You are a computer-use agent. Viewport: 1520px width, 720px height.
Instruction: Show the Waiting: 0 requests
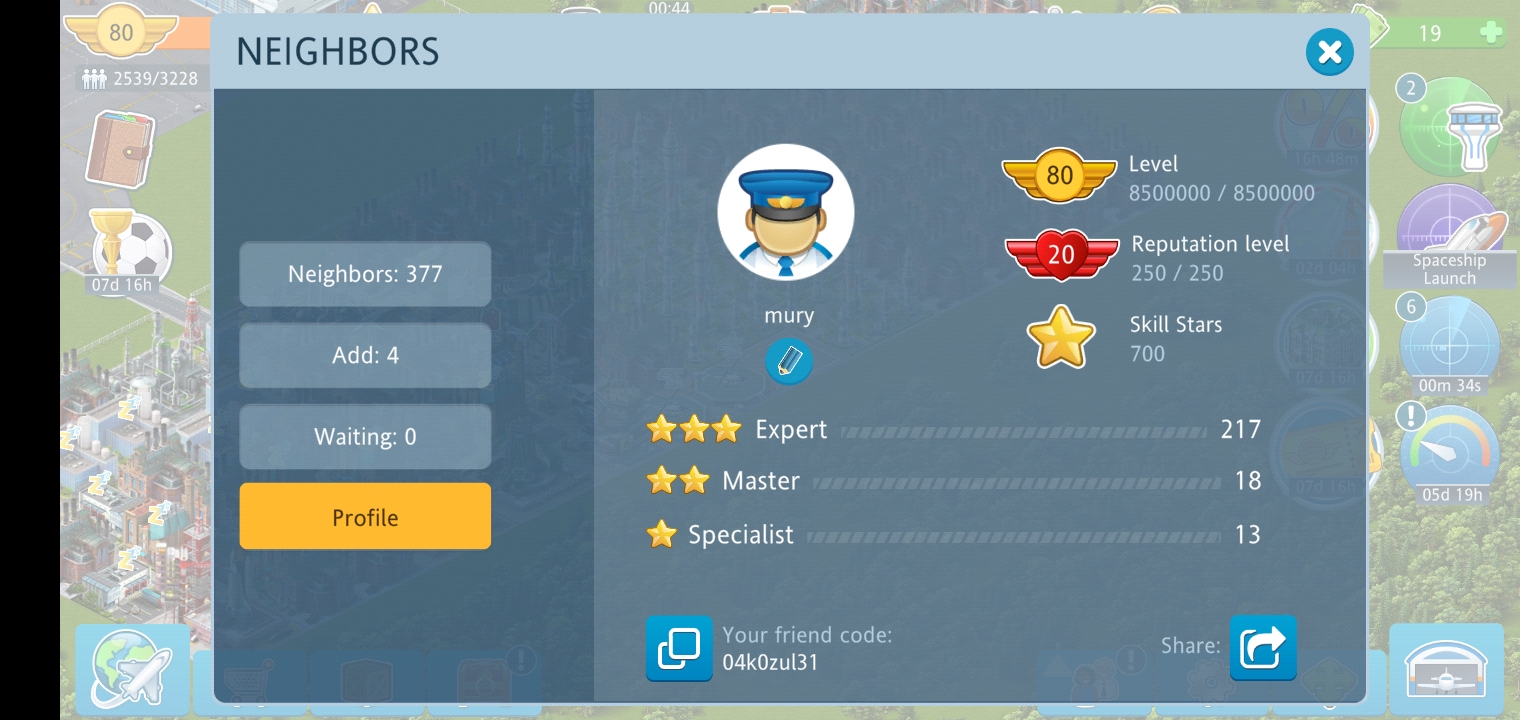pos(365,437)
